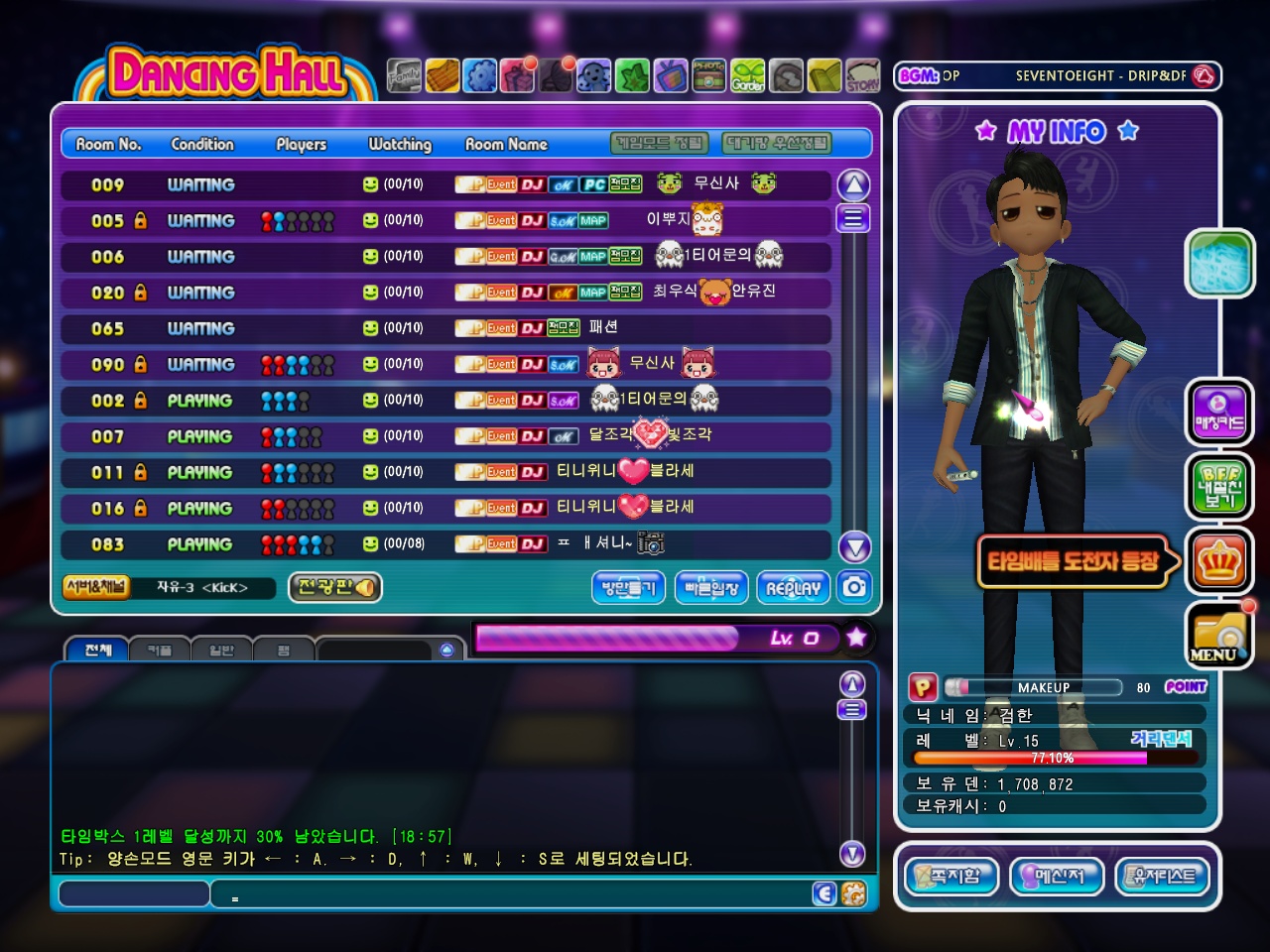Click the golden crown ranking icon
Image resolution: width=1270 pixels, height=952 pixels.
coord(1218,562)
